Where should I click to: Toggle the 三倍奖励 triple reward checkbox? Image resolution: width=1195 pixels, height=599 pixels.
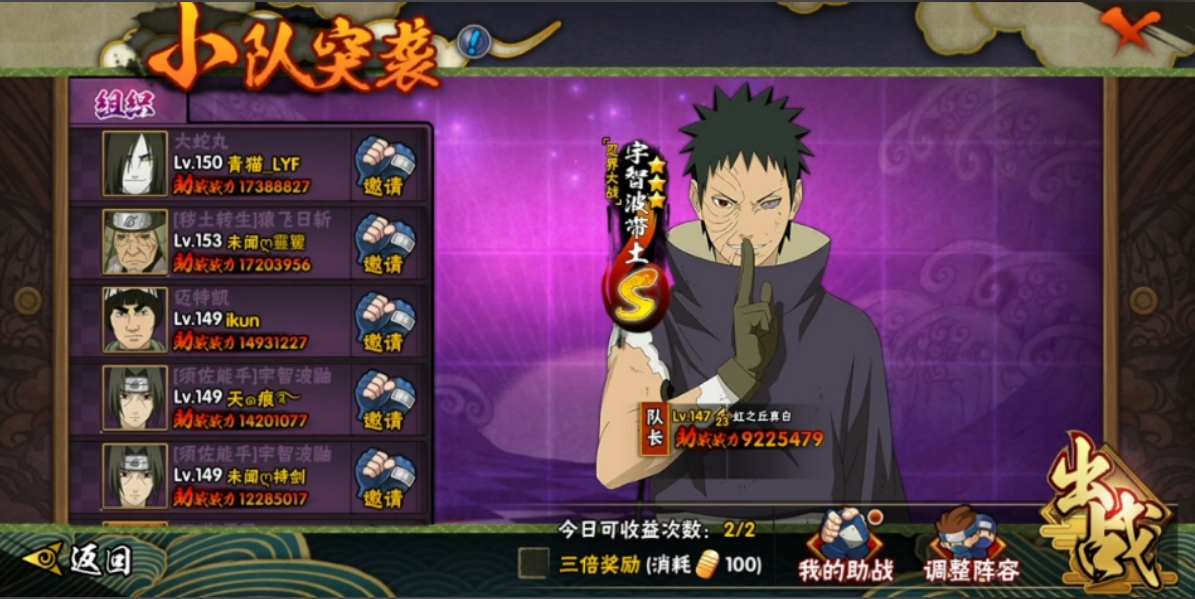click(x=533, y=563)
